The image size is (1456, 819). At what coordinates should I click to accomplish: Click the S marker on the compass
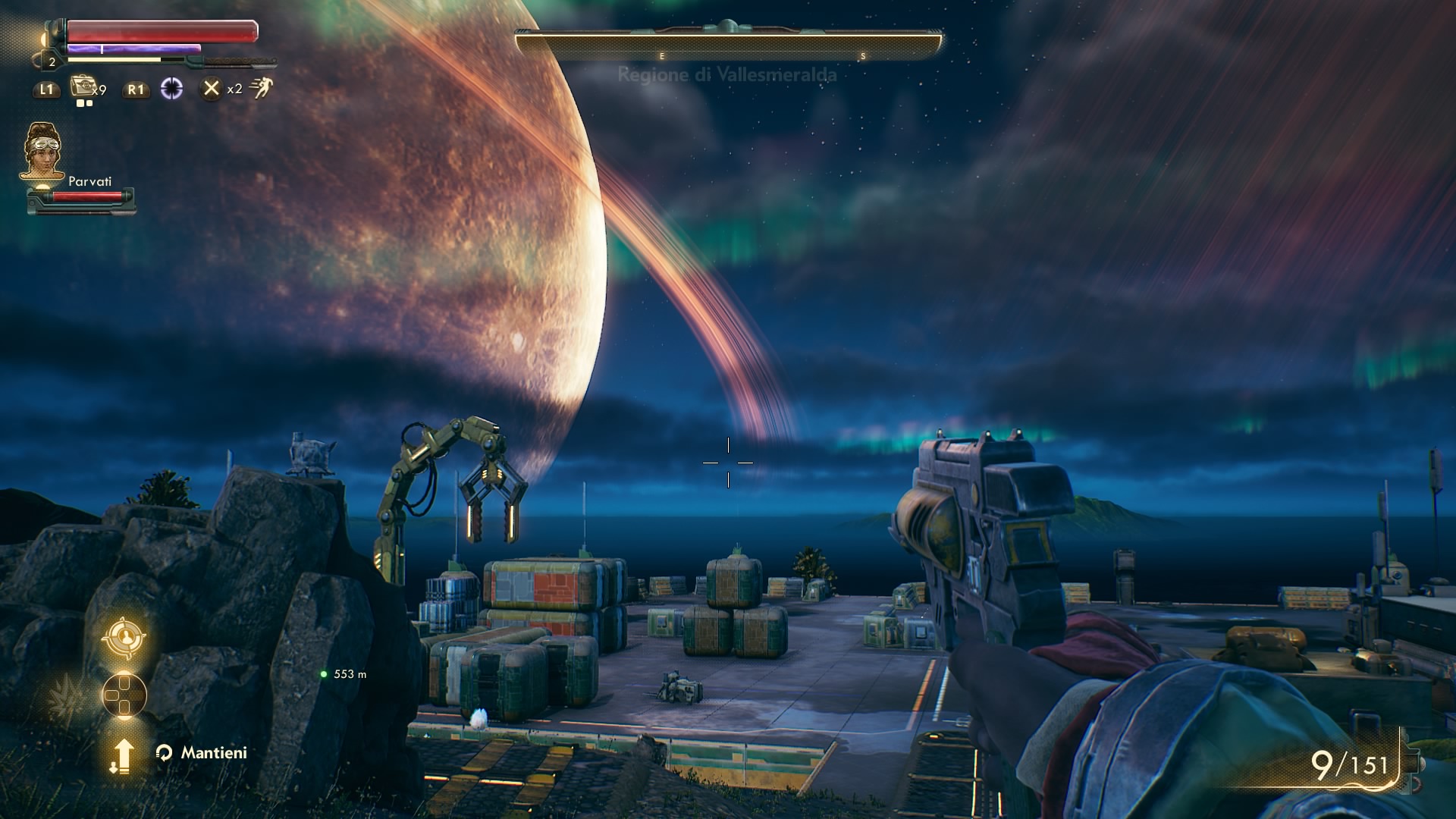coord(862,55)
